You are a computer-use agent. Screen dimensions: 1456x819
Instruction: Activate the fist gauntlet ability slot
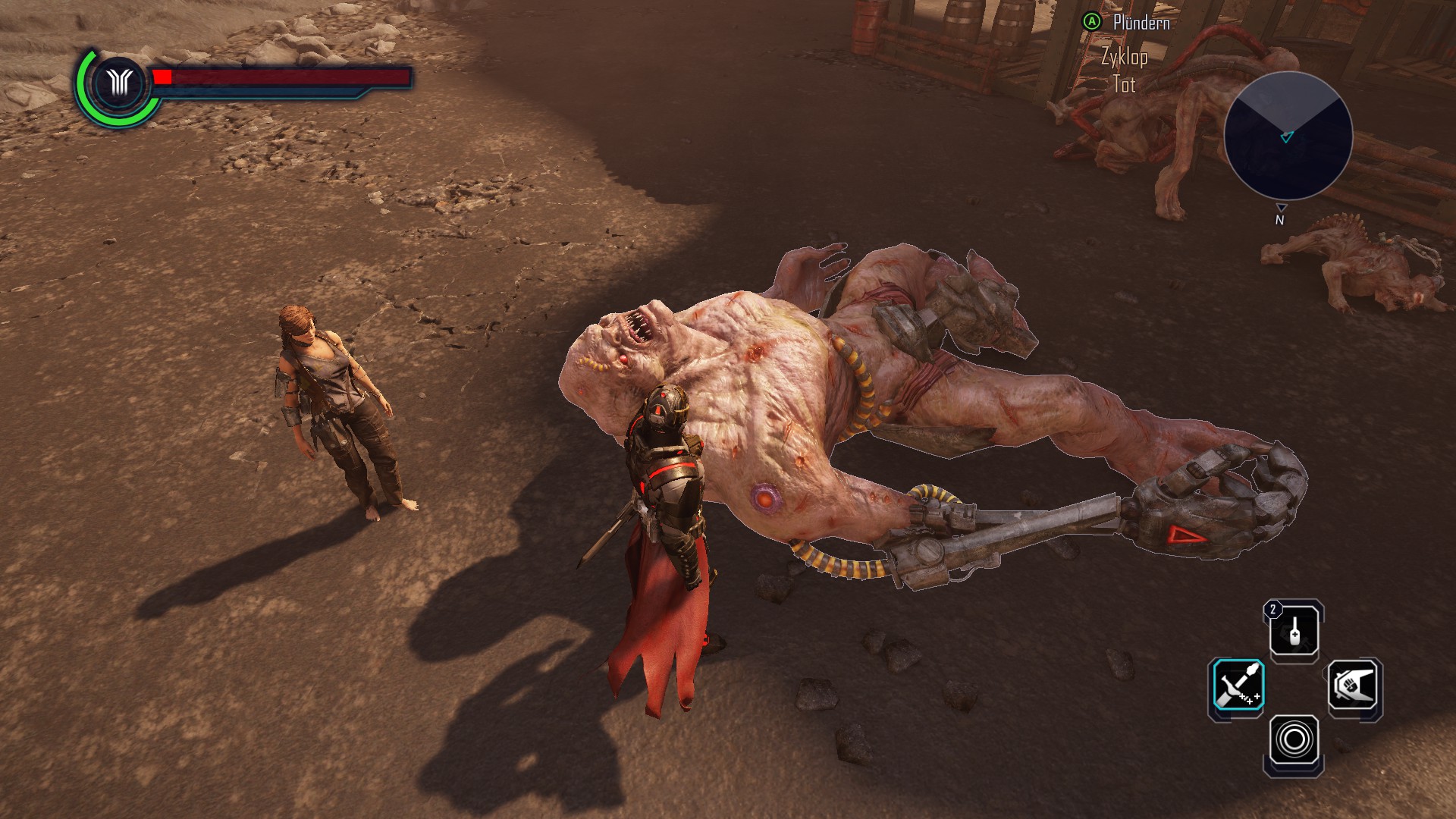tap(1354, 686)
